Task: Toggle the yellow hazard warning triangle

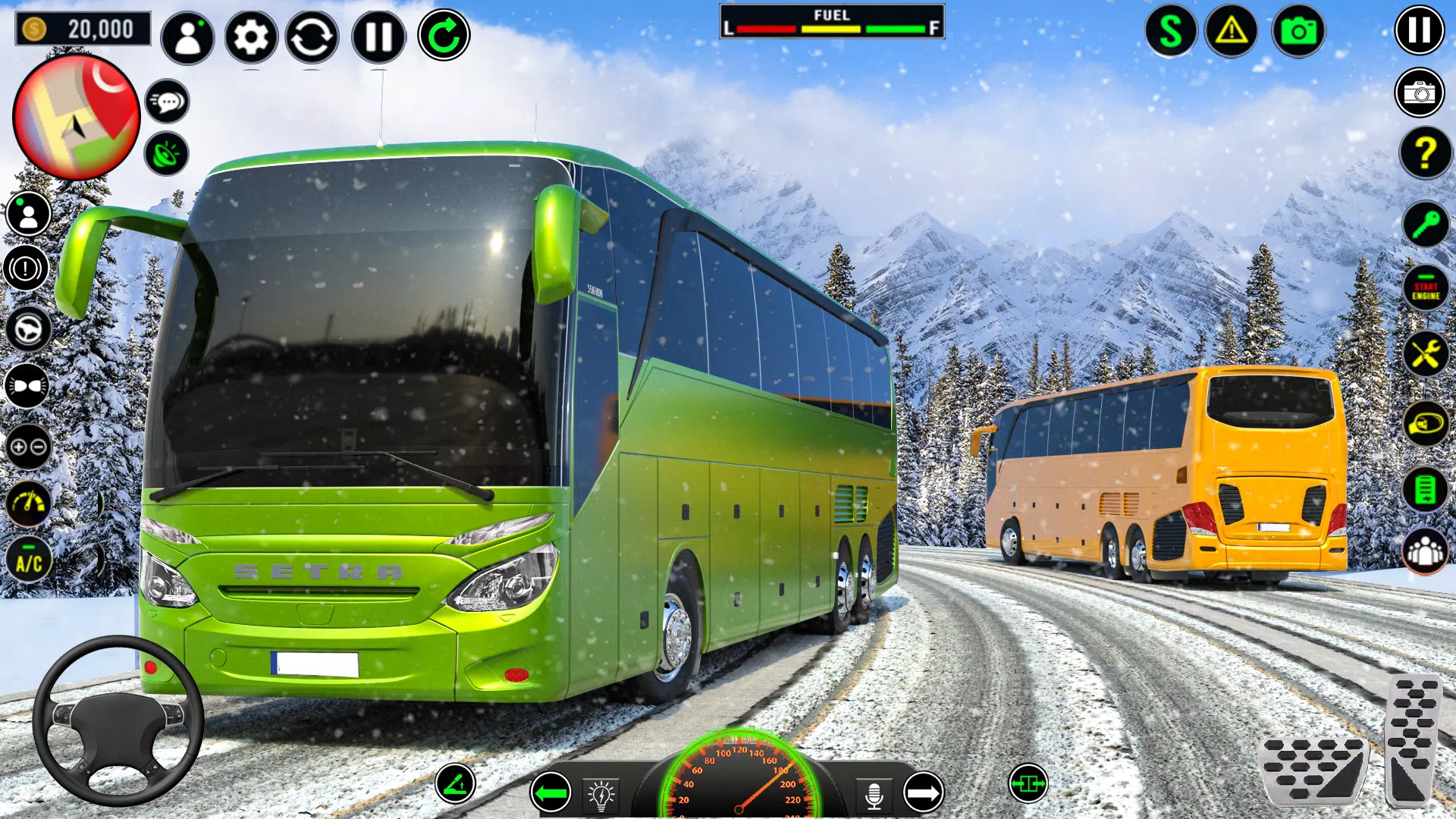Action: point(1232,31)
